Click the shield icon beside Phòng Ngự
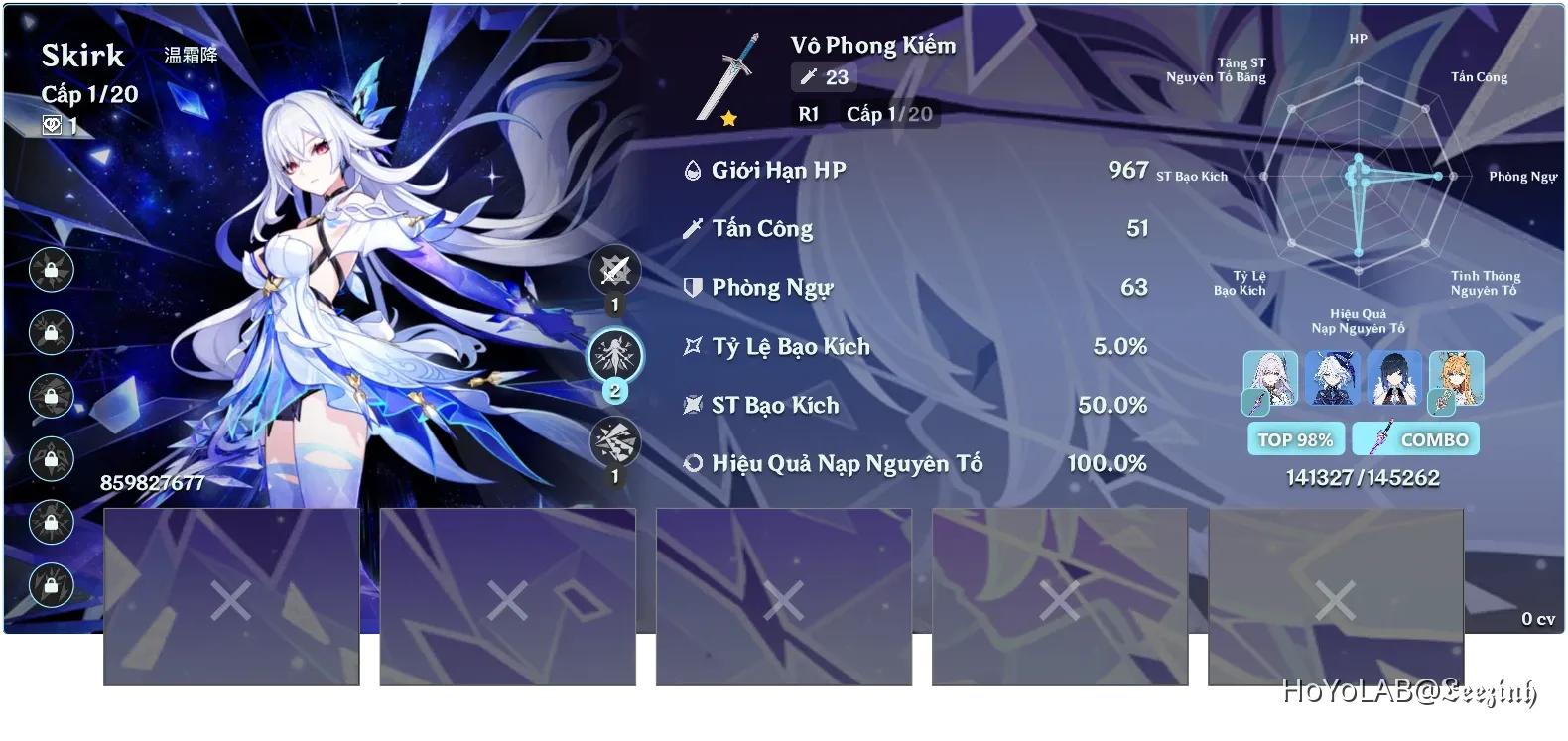 pos(692,287)
